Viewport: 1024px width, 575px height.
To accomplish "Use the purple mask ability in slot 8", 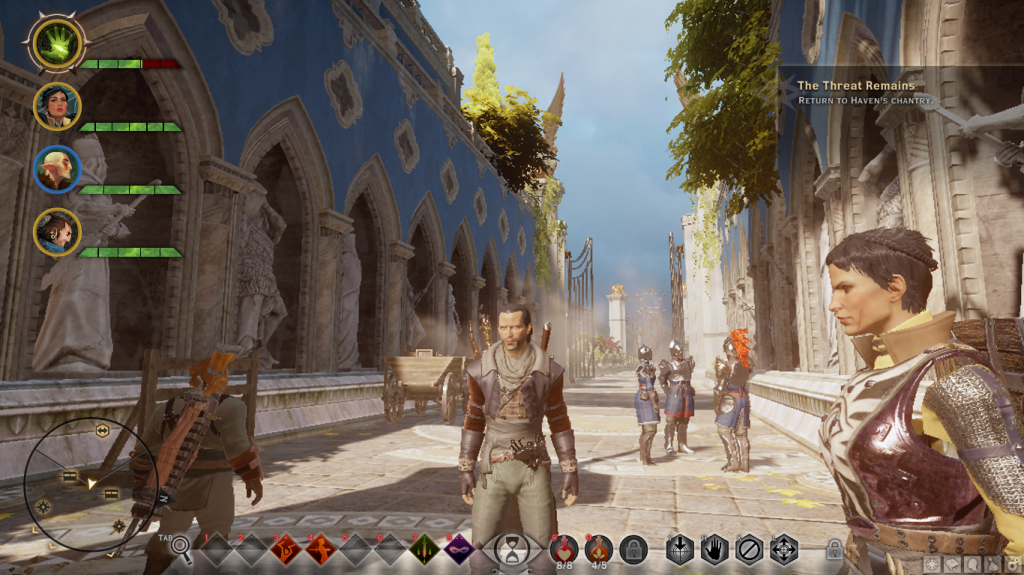I will 458,548.
